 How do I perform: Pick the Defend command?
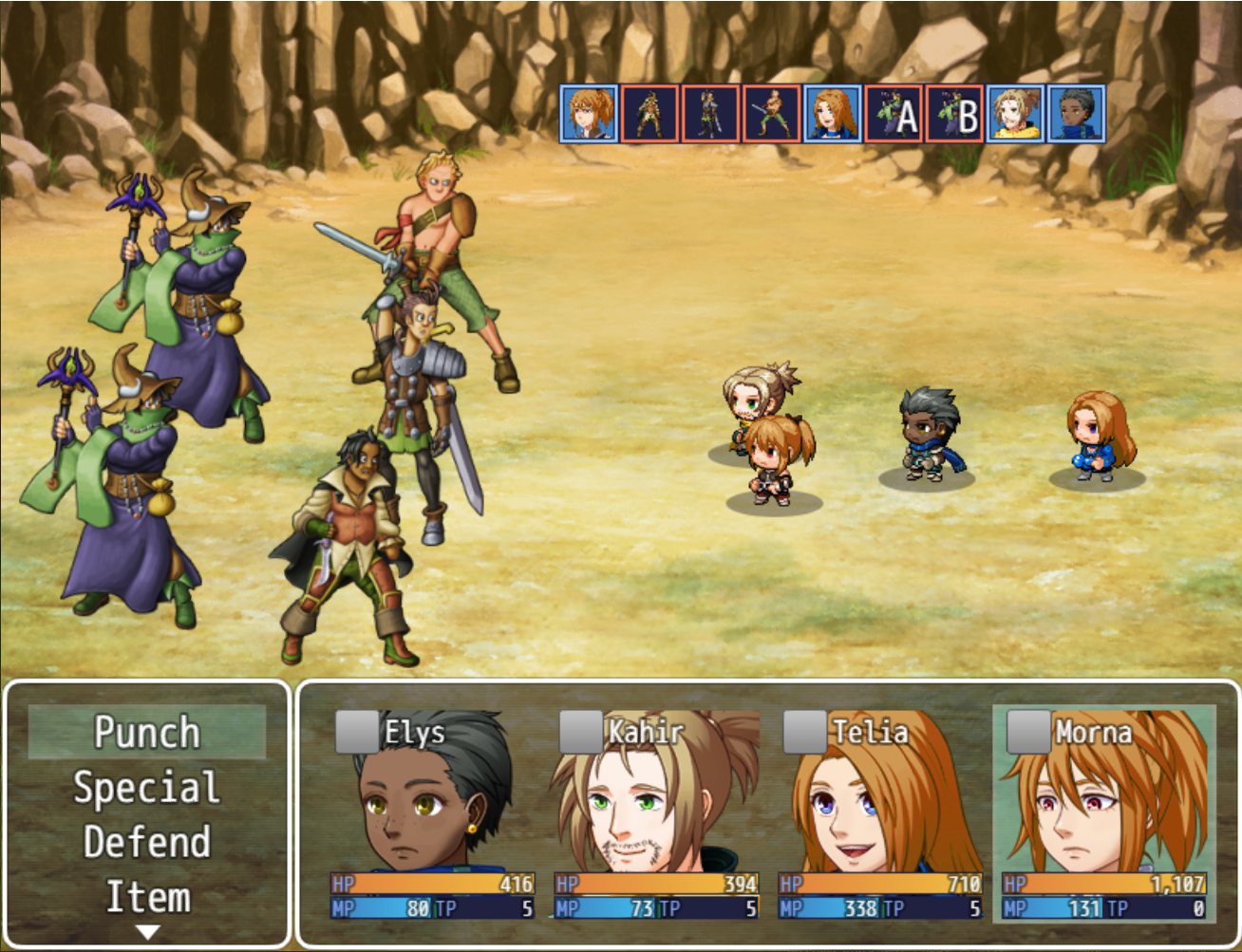pos(146,843)
